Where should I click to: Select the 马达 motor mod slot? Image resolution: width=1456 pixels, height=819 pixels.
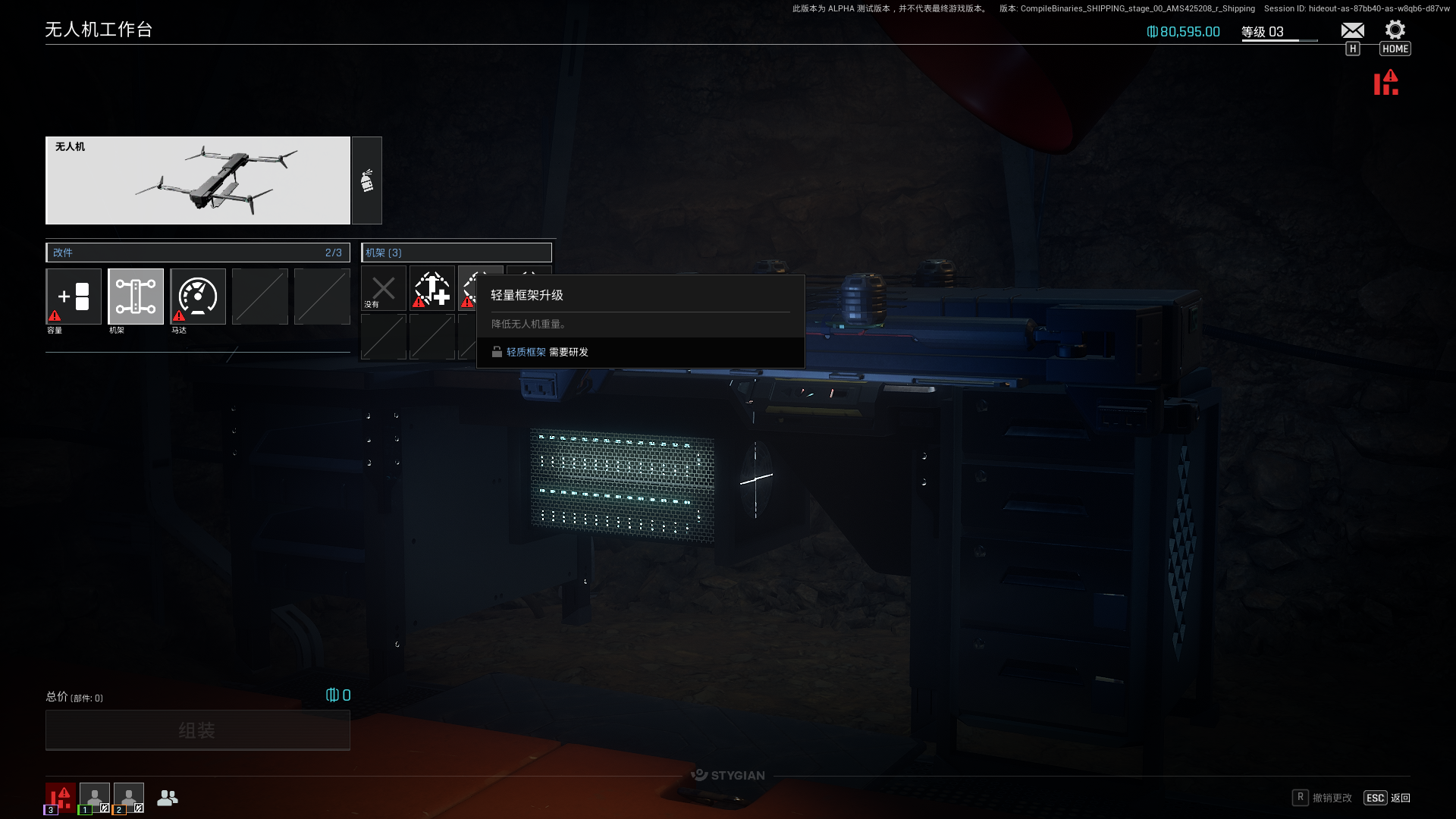tap(198, 297)
